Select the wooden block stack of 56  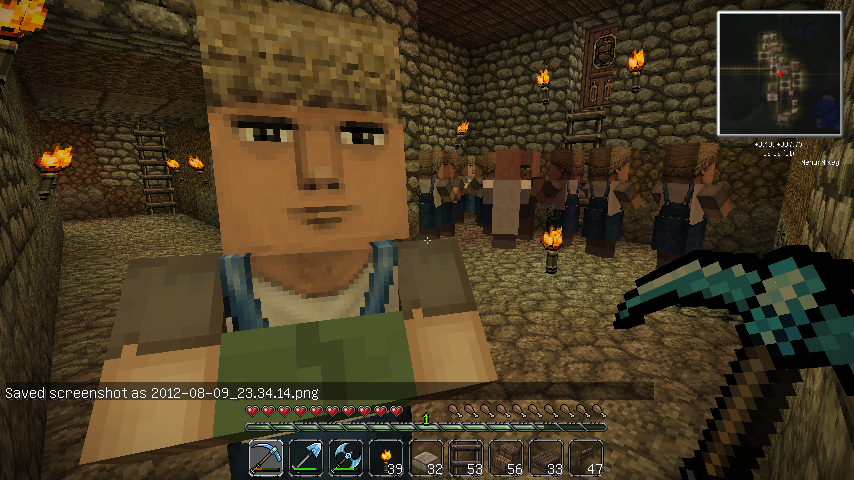coord(507,458)
